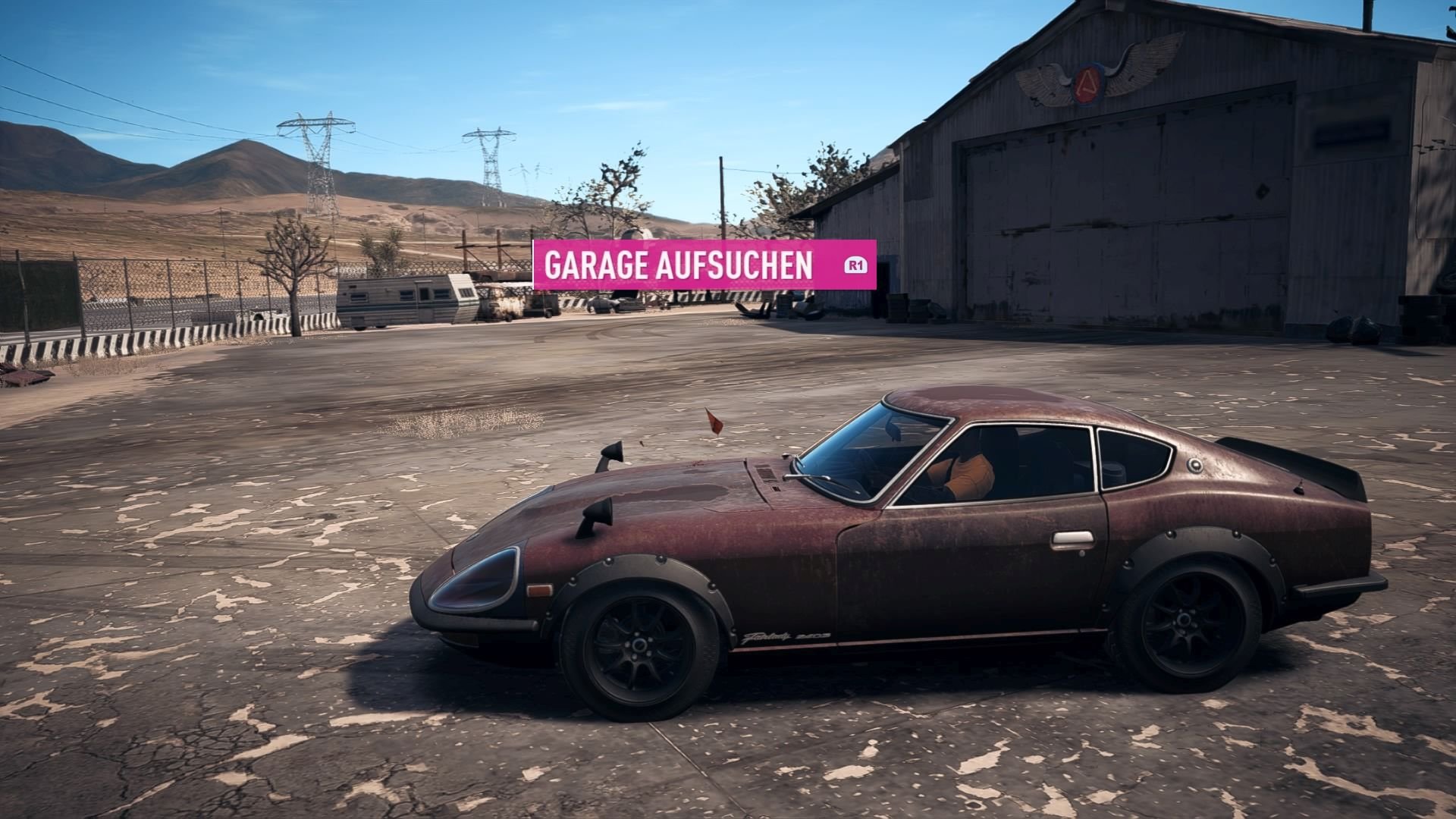Activate the GARAGE AUFSUCHEN prompt text
Image resolution: width=1456 pixels, height=819 pixels.
click(677, 265)
